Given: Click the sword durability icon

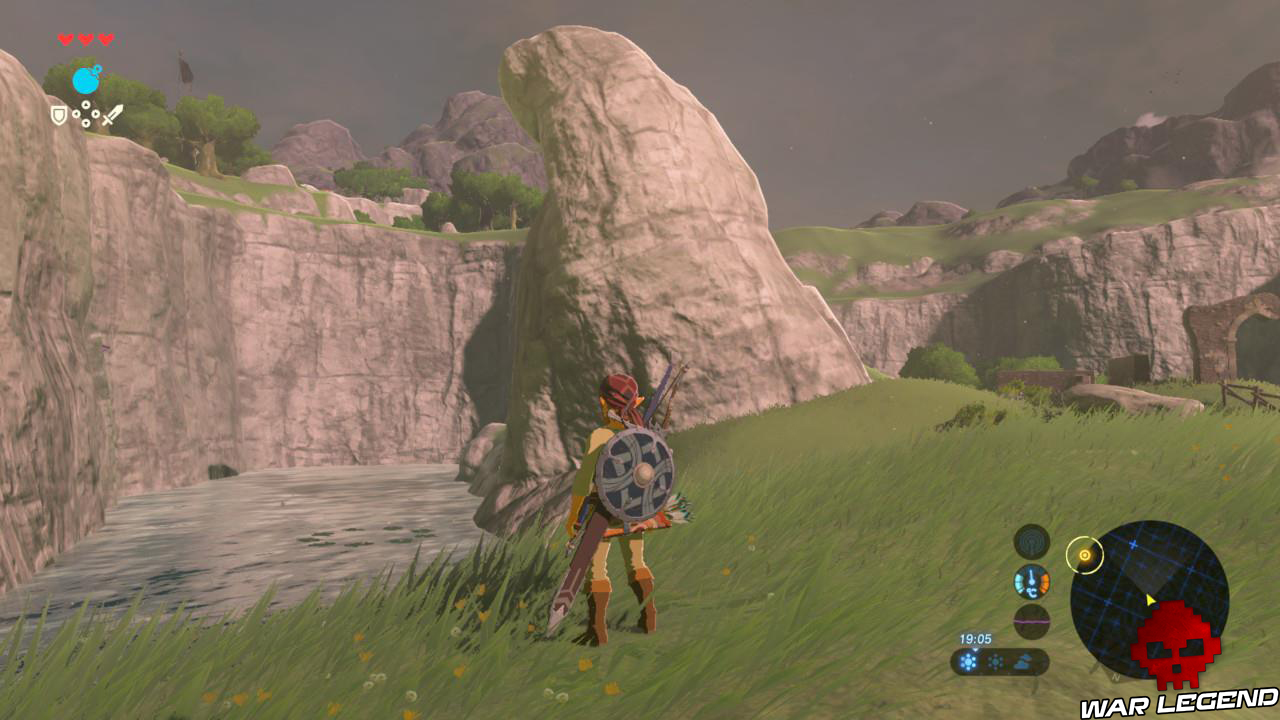Looking at the screenshot, I should (x=113, y=115).
